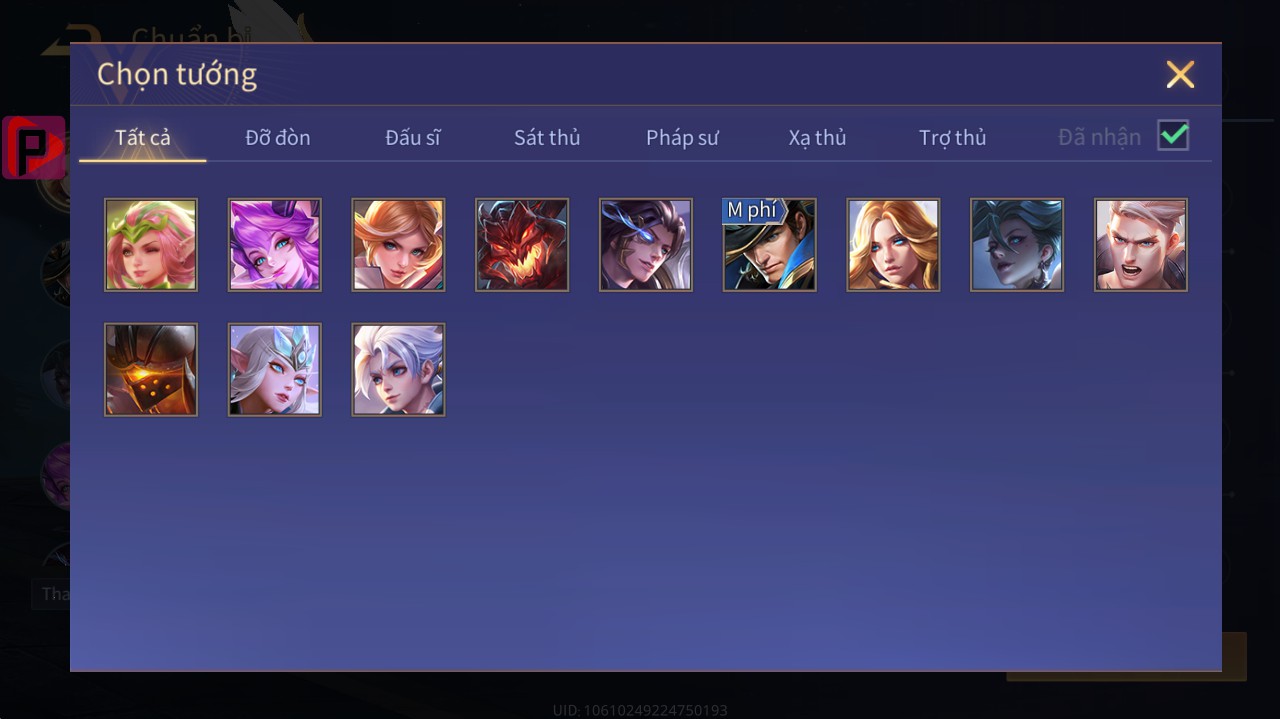This screenshot has height=719, width=1280.
Task: Show the Đấu sĩ hero tab
Action: coord(413,137)
